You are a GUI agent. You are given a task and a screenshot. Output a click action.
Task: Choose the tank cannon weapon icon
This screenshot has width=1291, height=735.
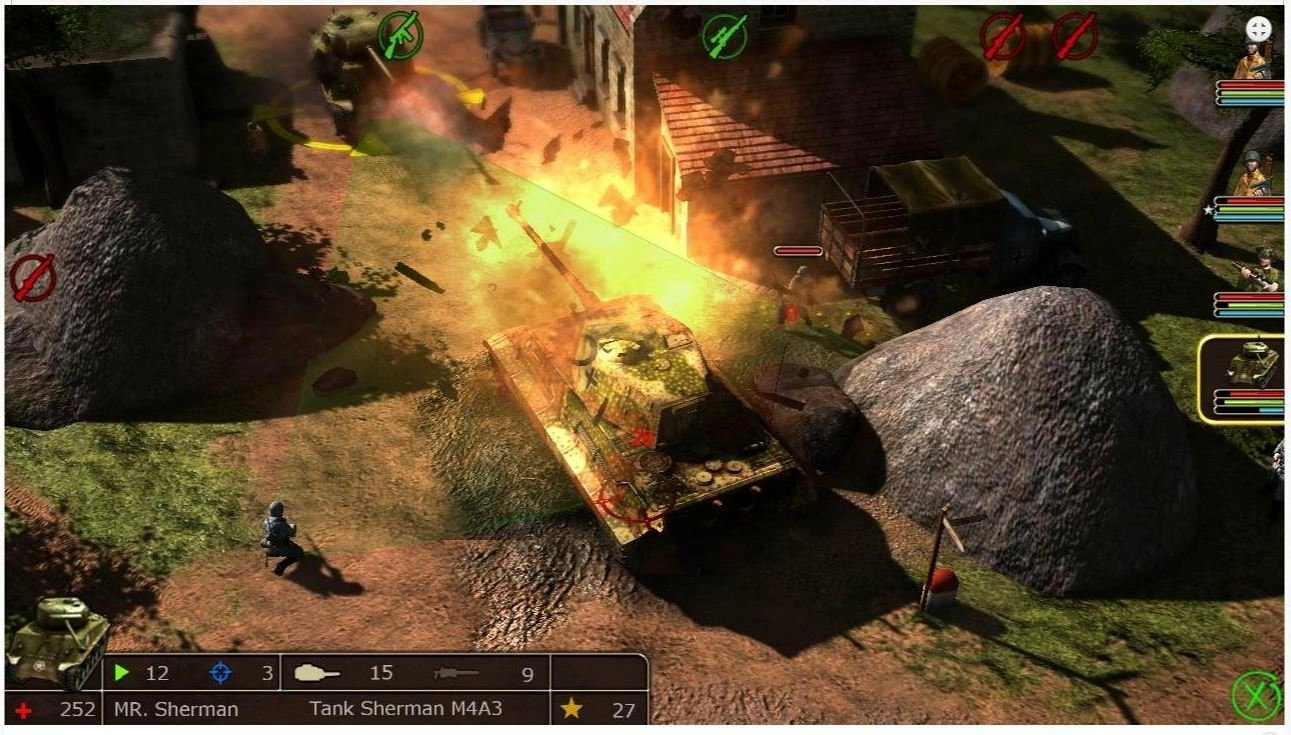point(316,673)
